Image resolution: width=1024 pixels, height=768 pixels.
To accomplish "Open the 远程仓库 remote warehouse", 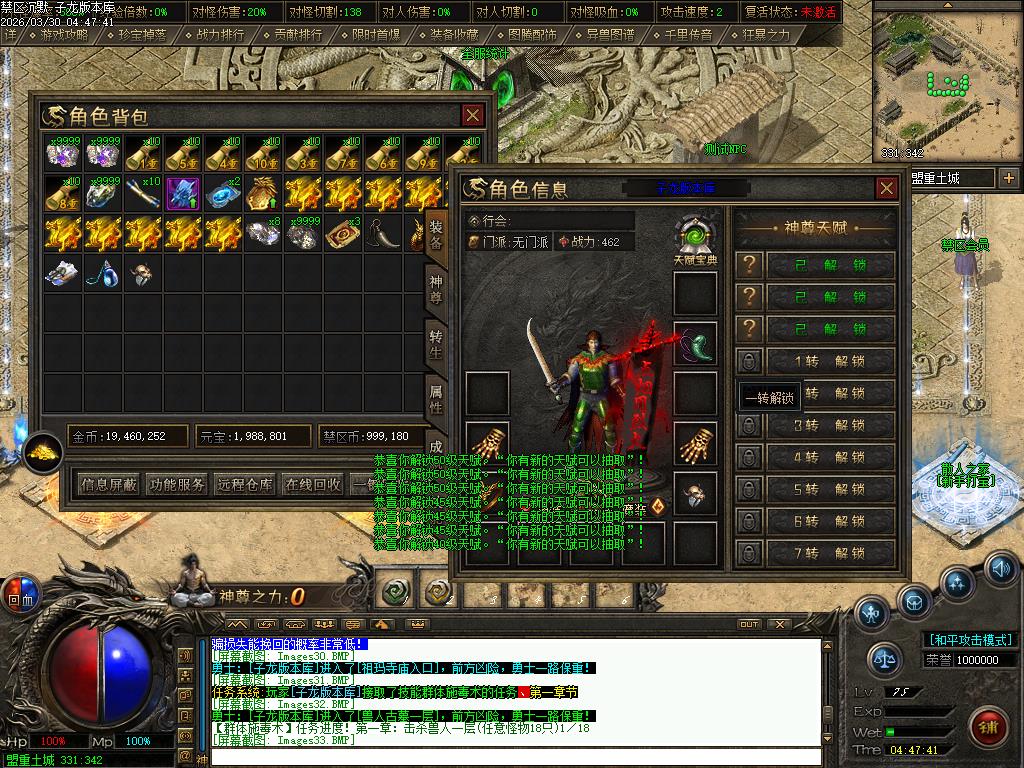I will pos(245,484).
